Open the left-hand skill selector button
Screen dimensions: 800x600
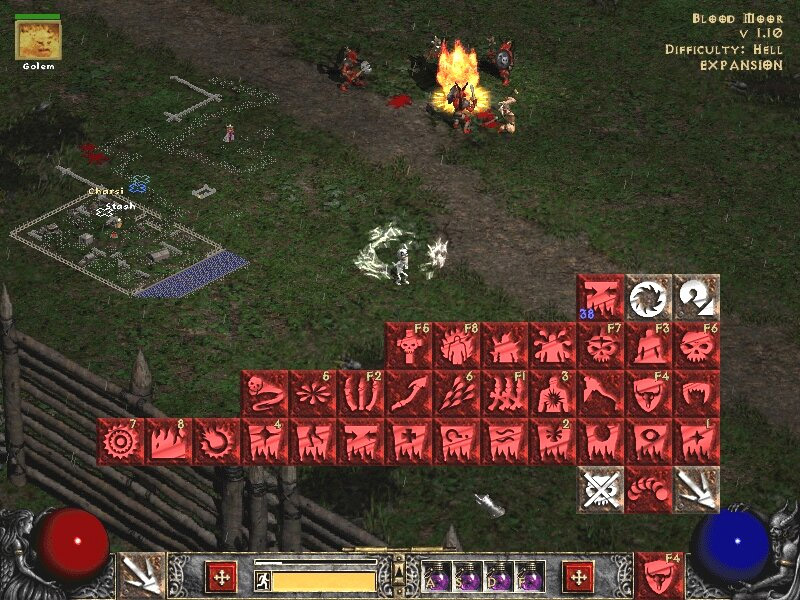141,575
